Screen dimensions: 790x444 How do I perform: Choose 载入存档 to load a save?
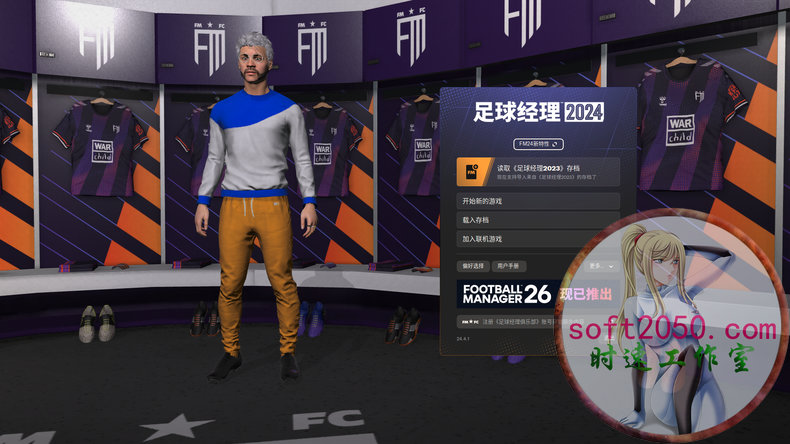pos(538,220)
